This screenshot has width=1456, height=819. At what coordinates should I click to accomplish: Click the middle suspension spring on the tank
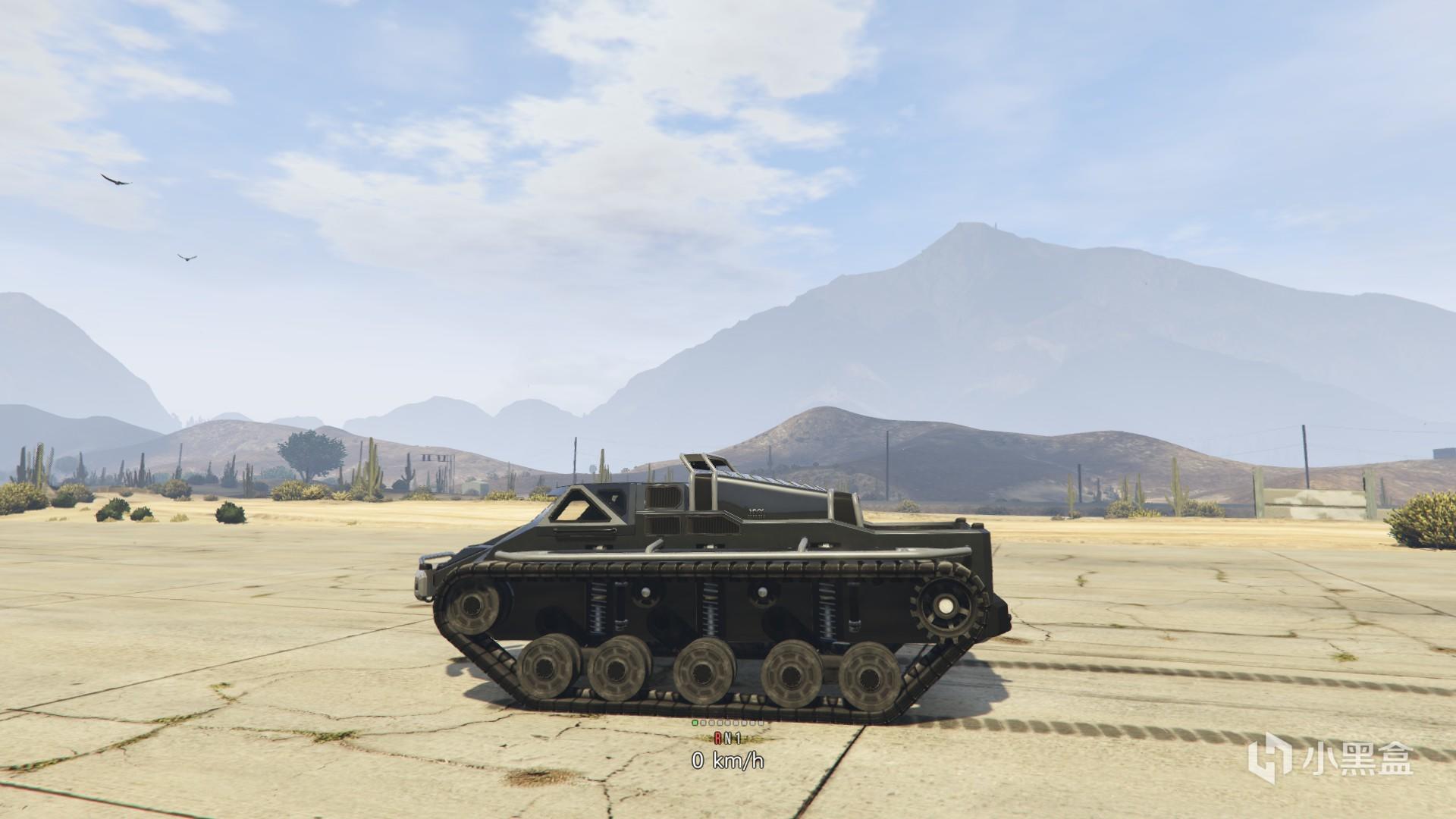pyautogui.click(x=711, y=607)
